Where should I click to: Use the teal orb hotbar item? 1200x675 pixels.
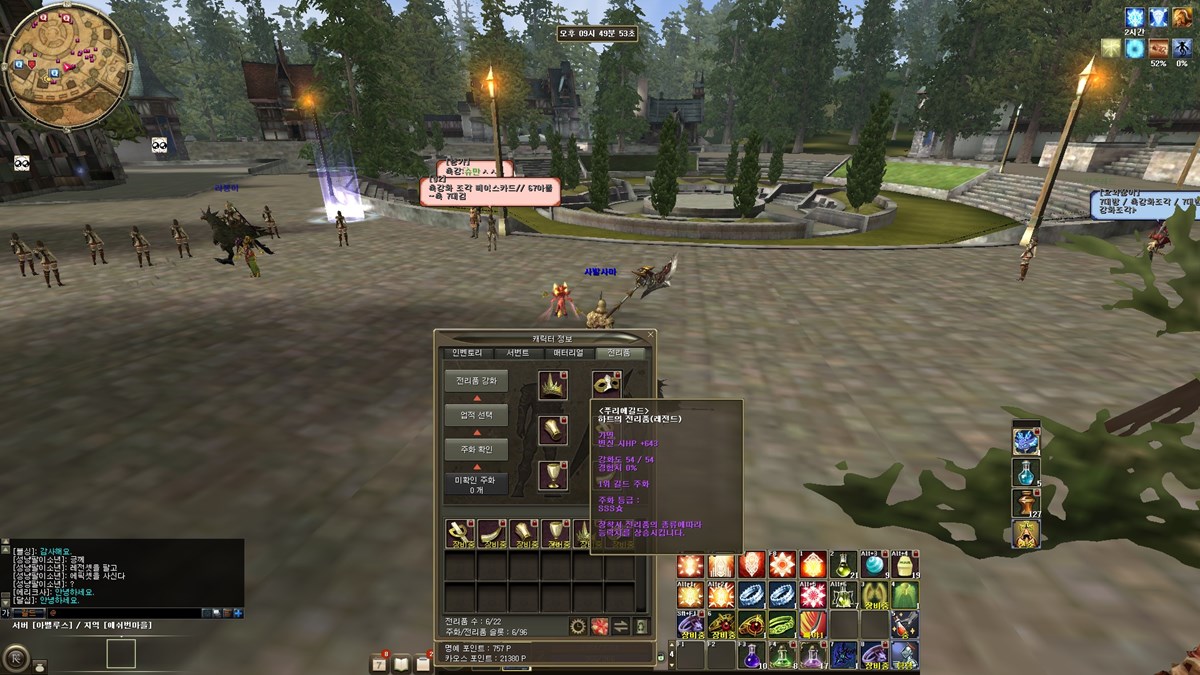pyautogui.click(x=875, y=566)
